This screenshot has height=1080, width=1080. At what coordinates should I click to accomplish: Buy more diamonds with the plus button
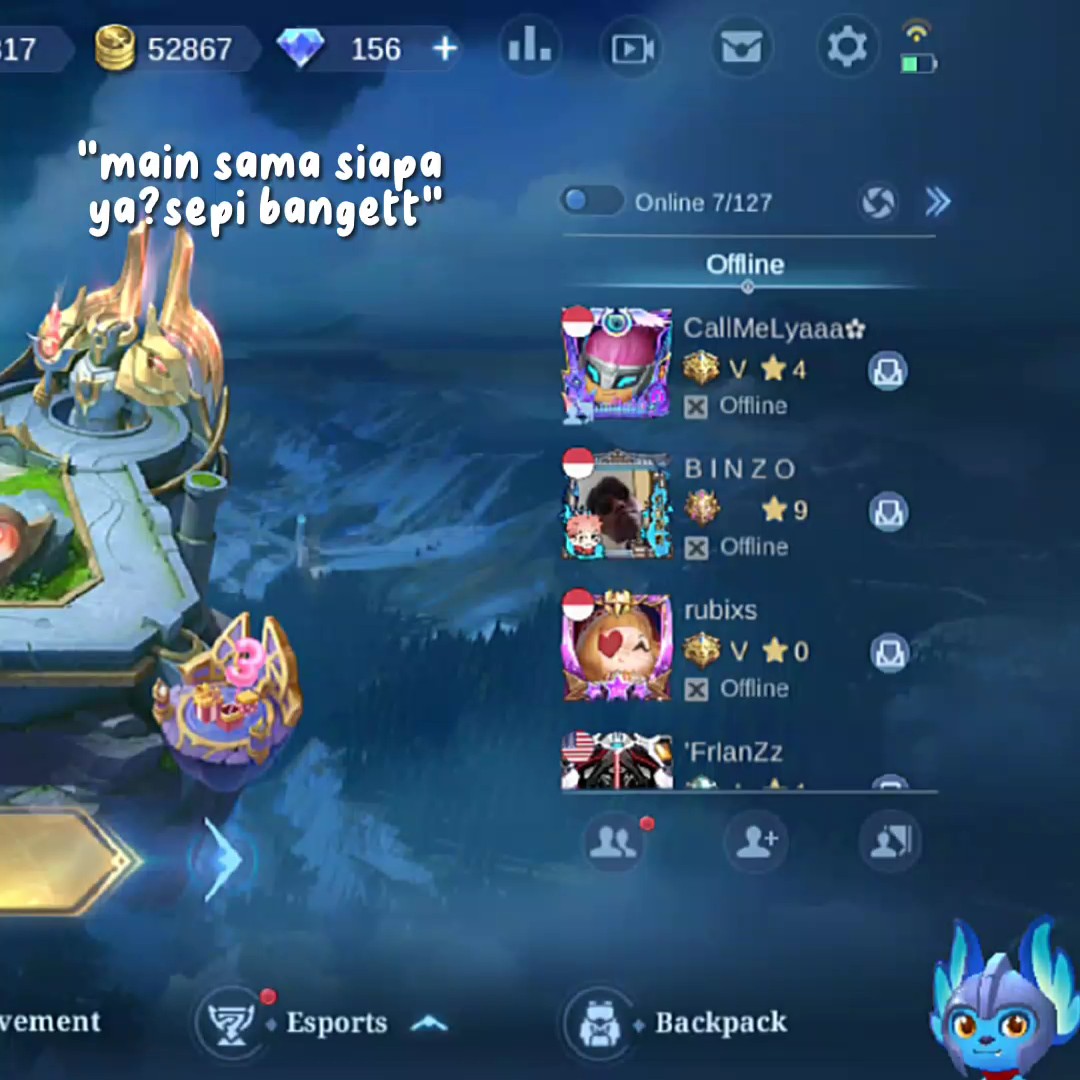coord(445,48)
